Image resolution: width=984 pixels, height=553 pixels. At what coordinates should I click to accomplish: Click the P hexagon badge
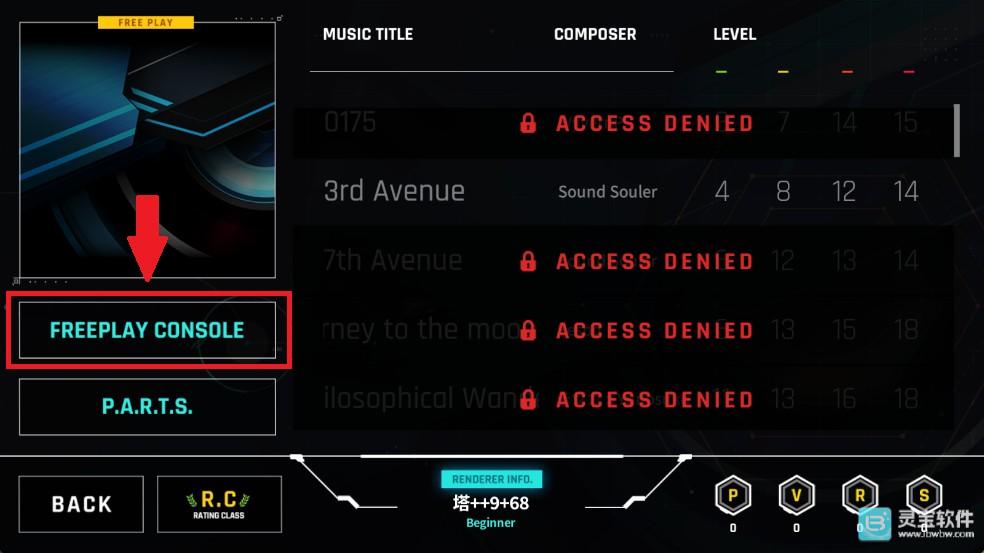tap(733, 496)
